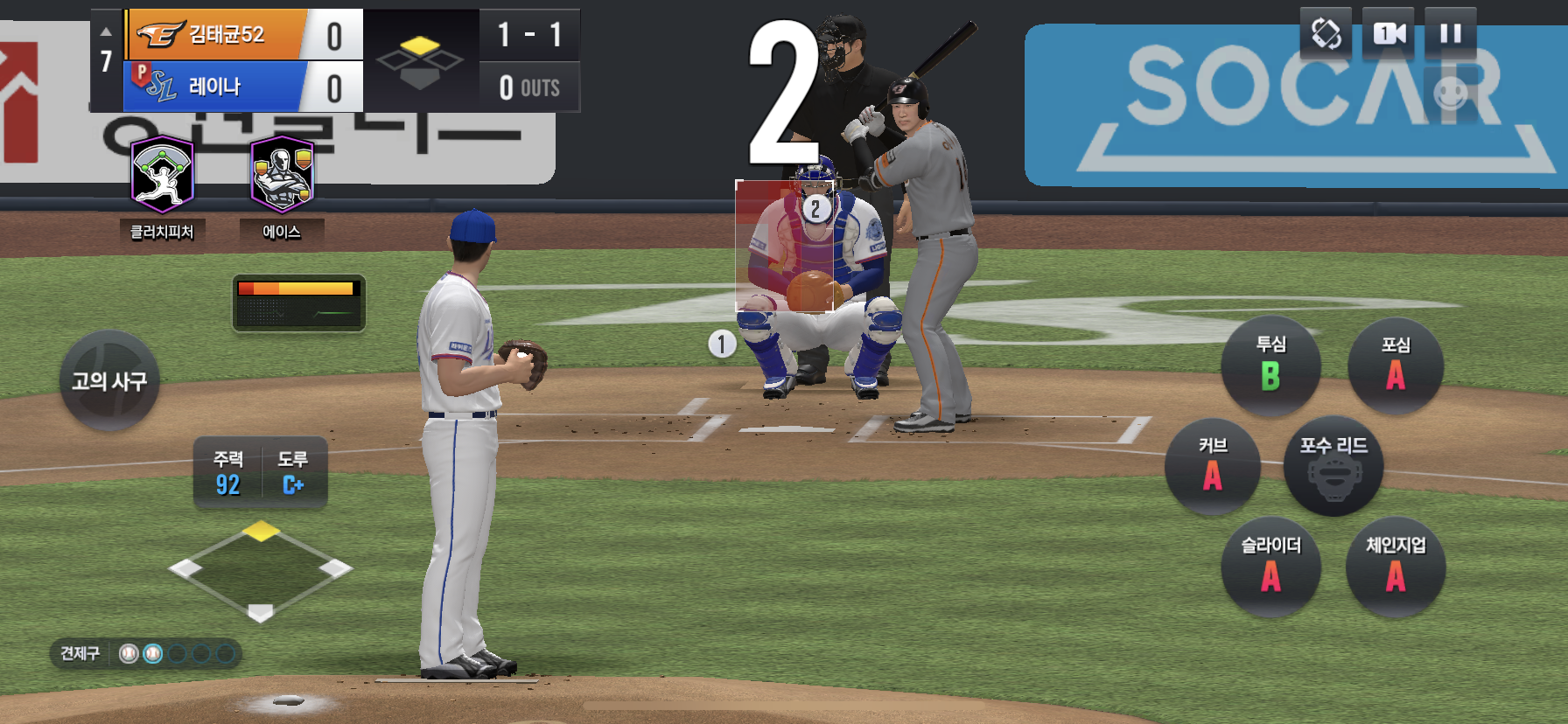1568x724 pixels.
Task: Attempt a pickoff throw (견제구)
Action: tap(80, 653)
